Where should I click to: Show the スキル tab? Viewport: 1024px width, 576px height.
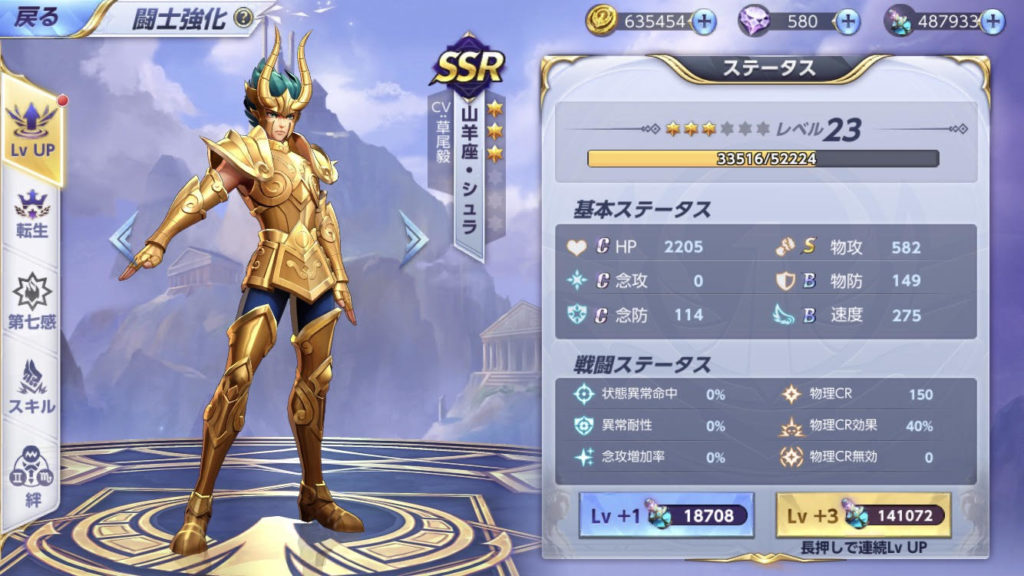tap(32, 388)
